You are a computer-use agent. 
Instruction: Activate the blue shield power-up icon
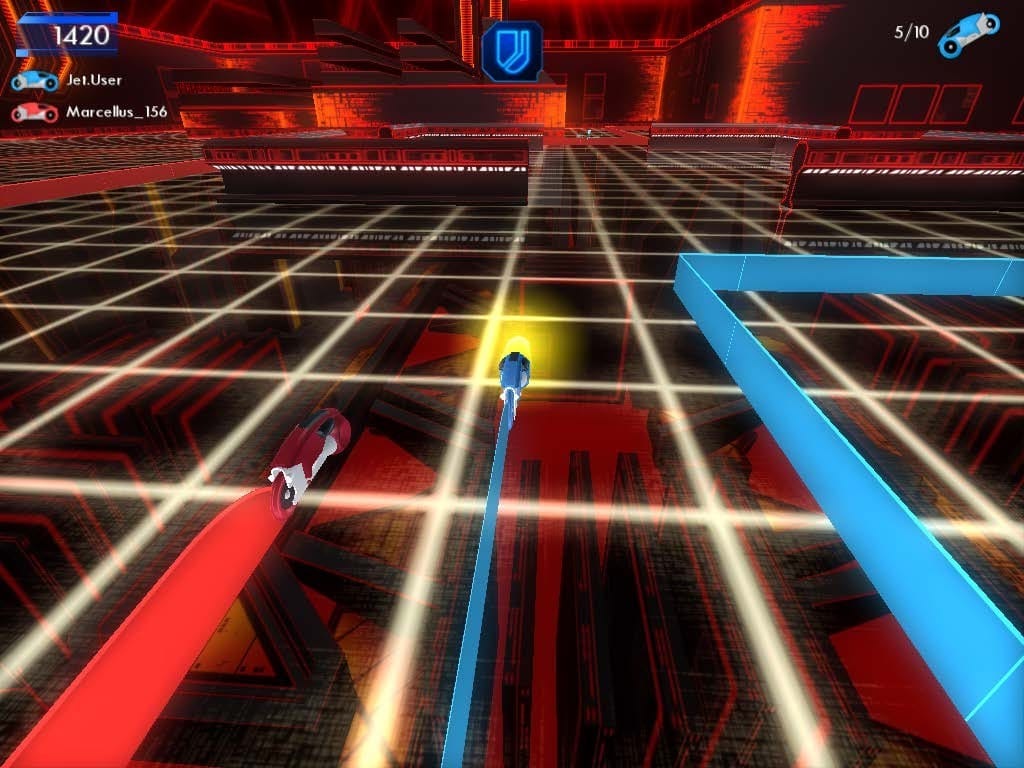tap(512, 52)
